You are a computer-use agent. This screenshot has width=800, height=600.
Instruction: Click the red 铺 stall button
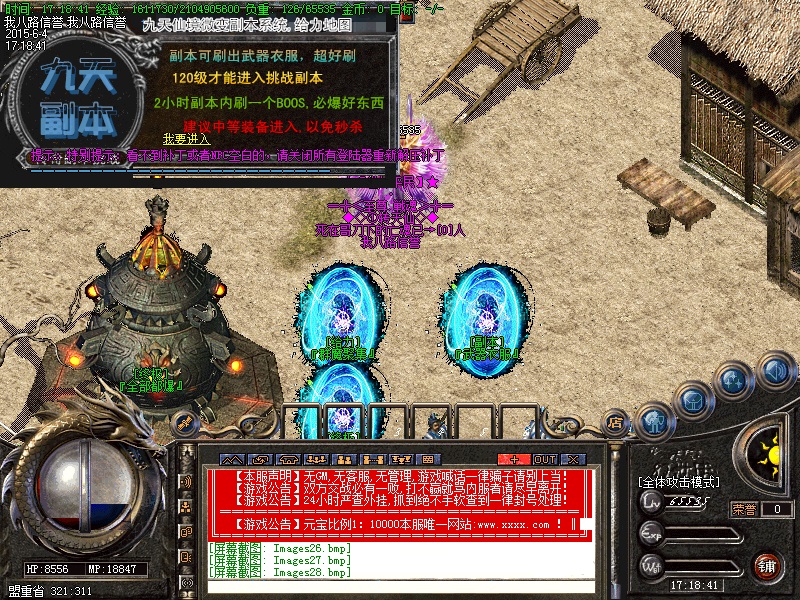767,566
